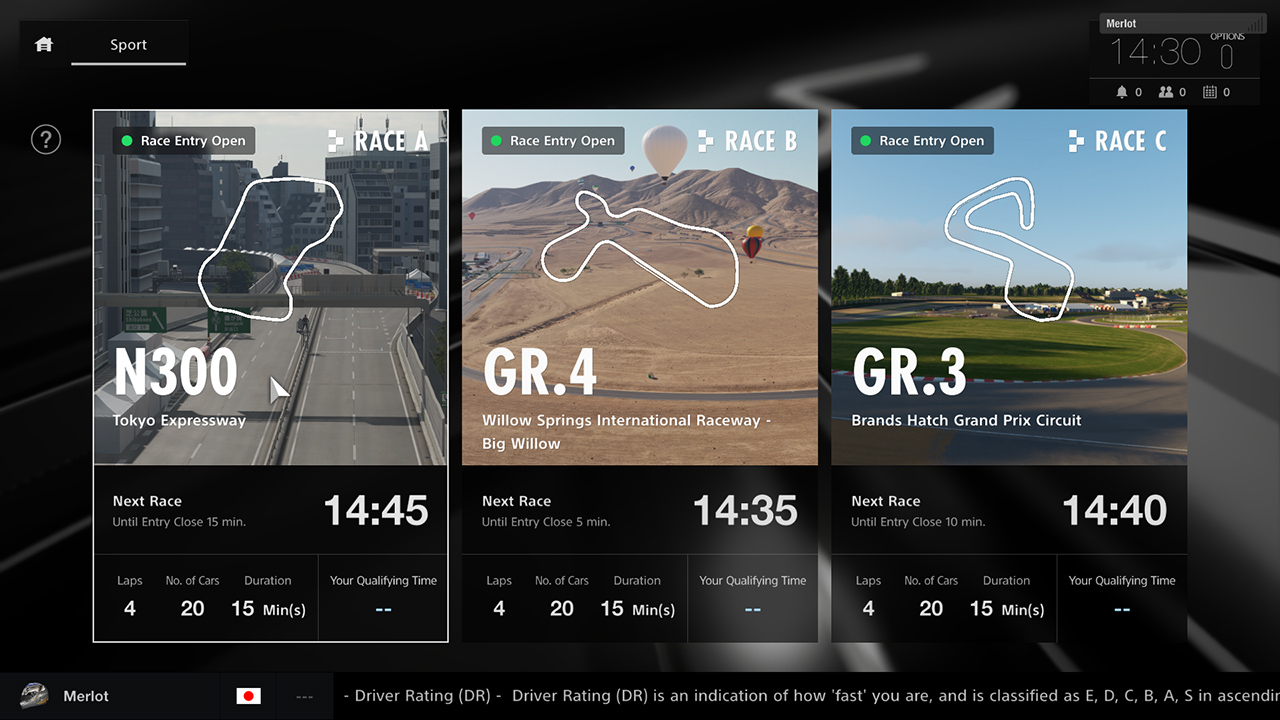Screen dimensions: 1280x720
Task: Open the Help question mark icon
Action: (x=46, y=139)
